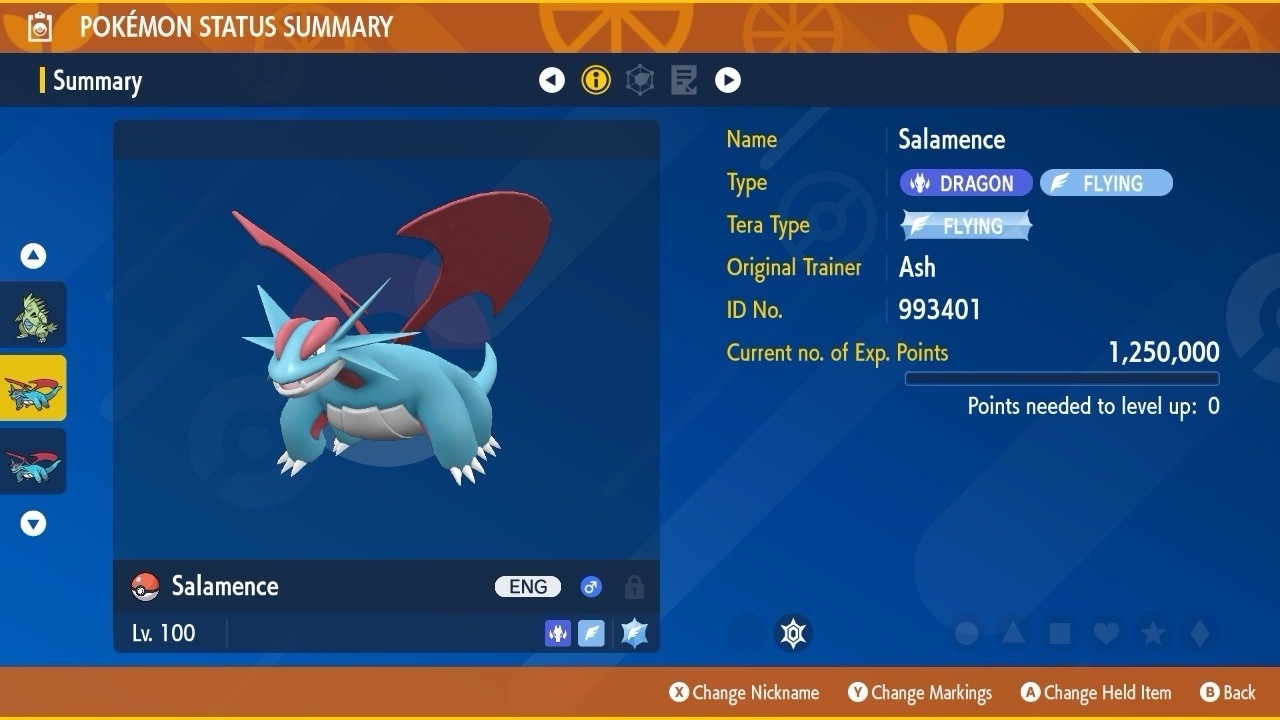This screenshot has height=720, width=1280.
Task: Toggle the square marking
Action: 1060,633
